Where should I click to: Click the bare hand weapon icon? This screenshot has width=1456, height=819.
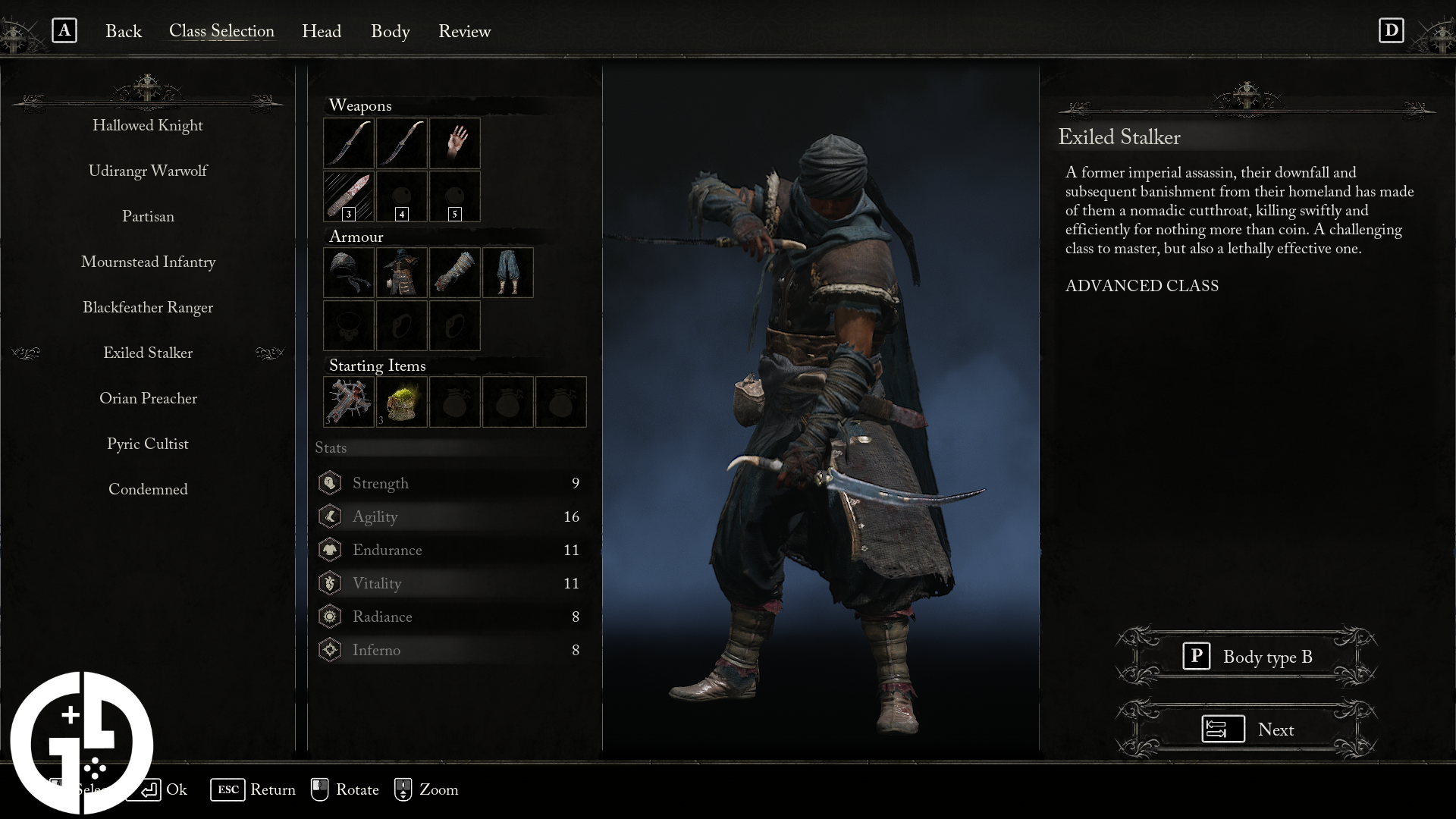click(454, 143)
